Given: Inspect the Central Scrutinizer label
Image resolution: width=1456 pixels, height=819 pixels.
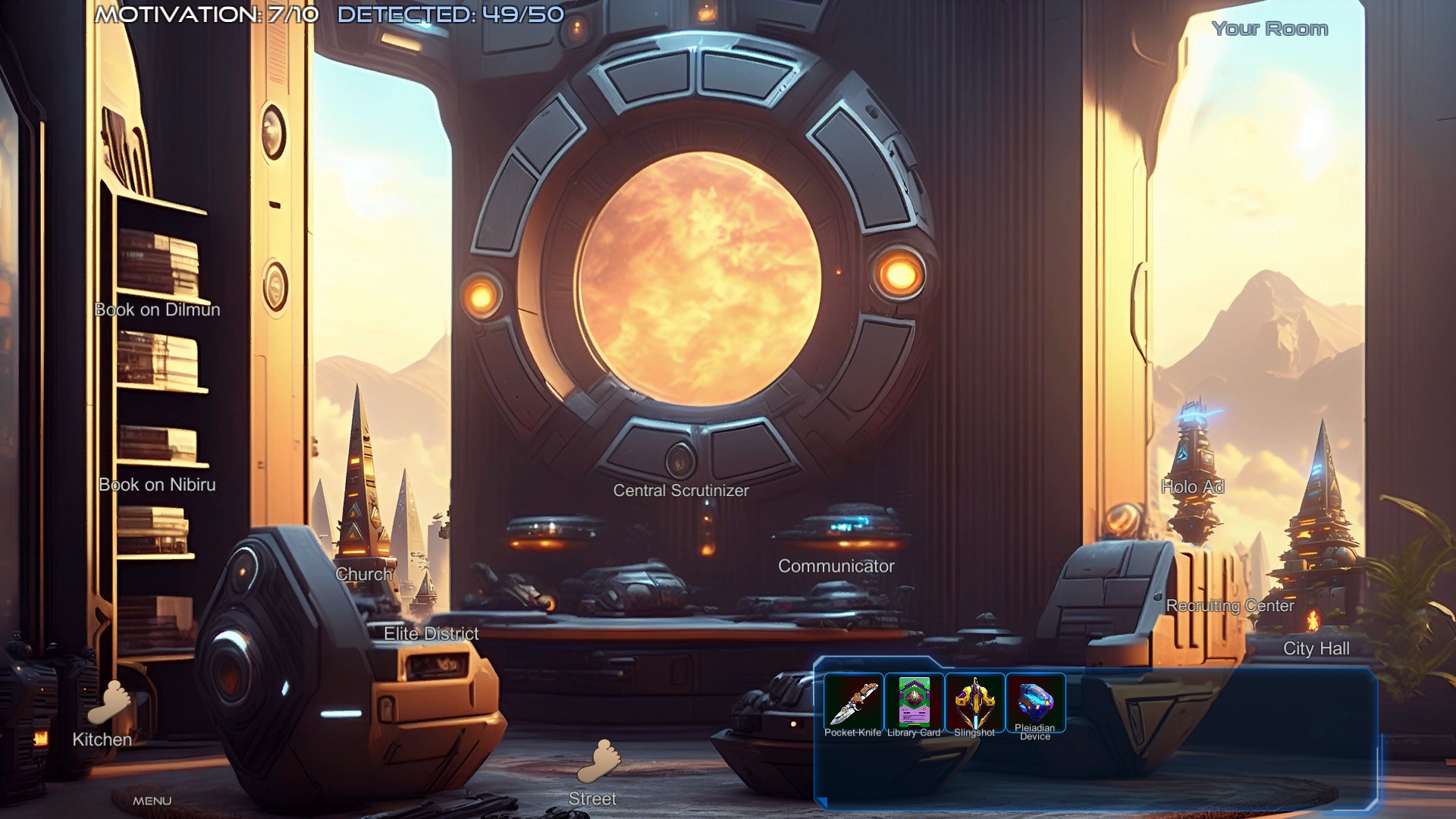Looking at the screenshot, I should click(x=680, y=491).
